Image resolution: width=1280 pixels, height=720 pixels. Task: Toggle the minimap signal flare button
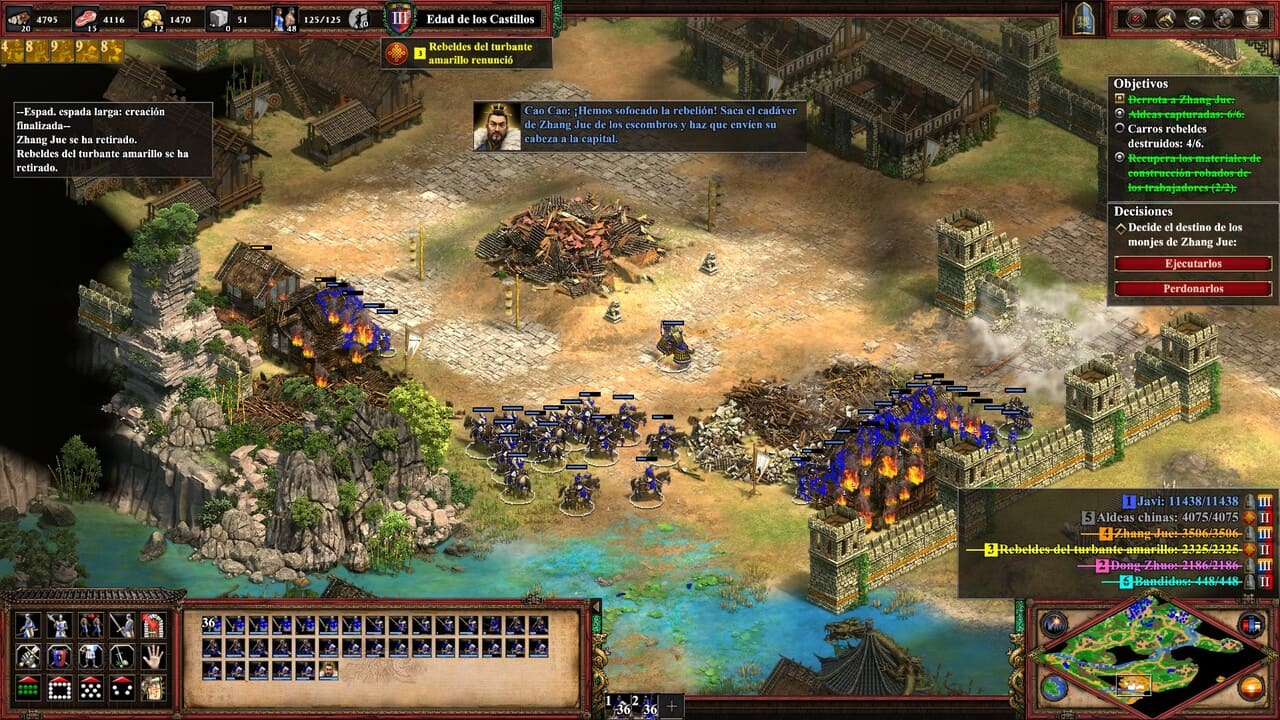pyautogui.click(x=1053, y=624)
